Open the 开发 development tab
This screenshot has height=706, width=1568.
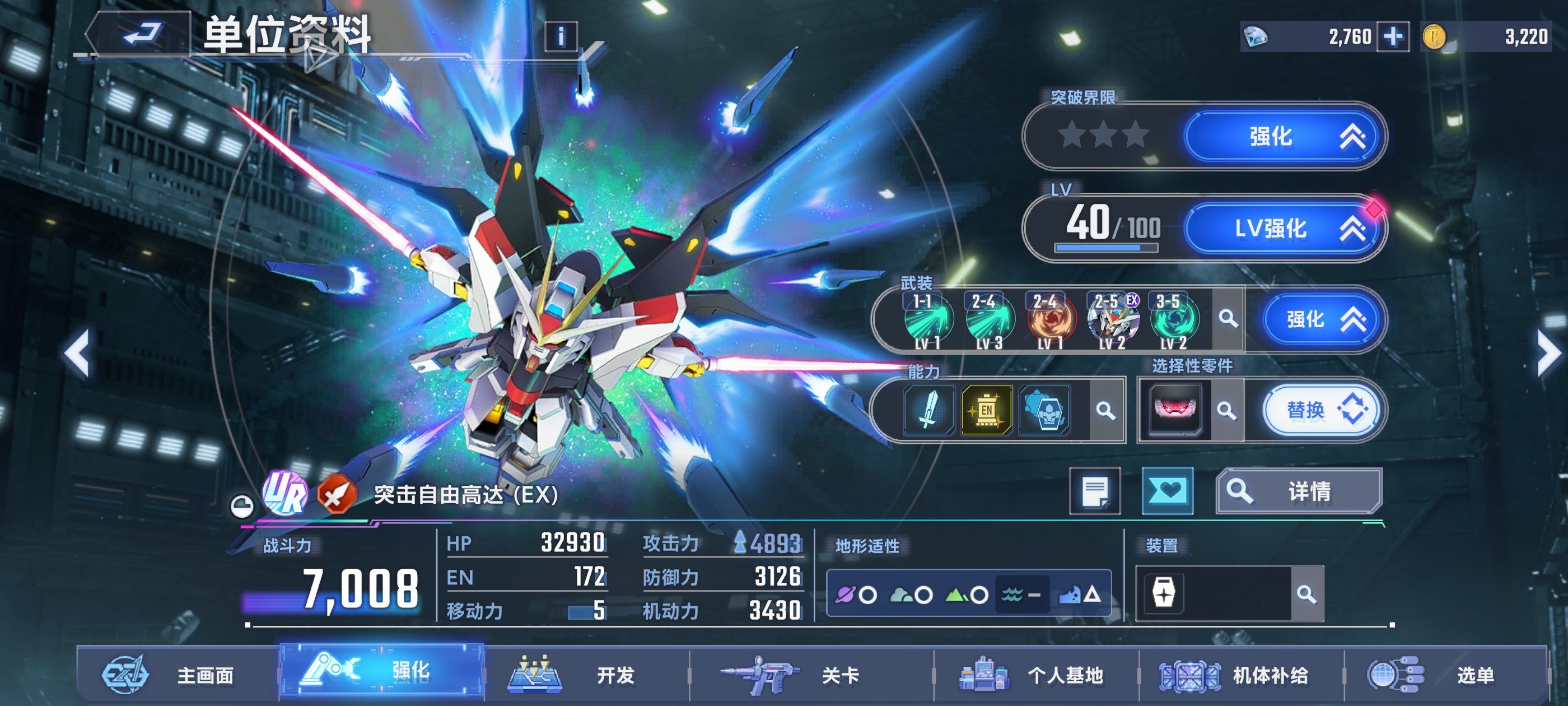coord(584,675)
